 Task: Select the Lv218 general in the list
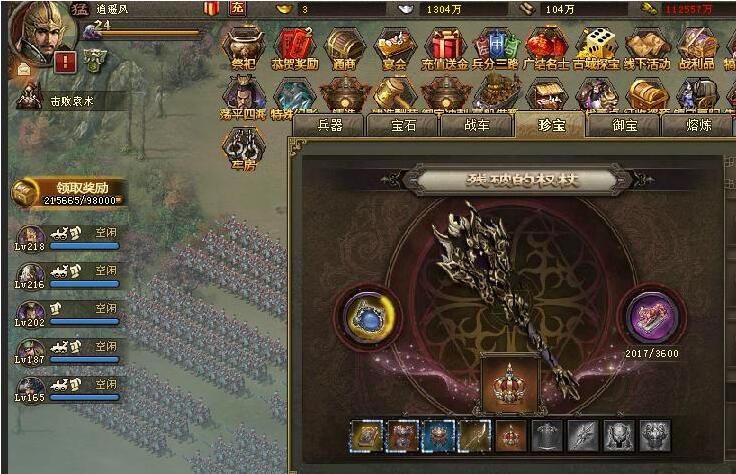pos(32,240)
